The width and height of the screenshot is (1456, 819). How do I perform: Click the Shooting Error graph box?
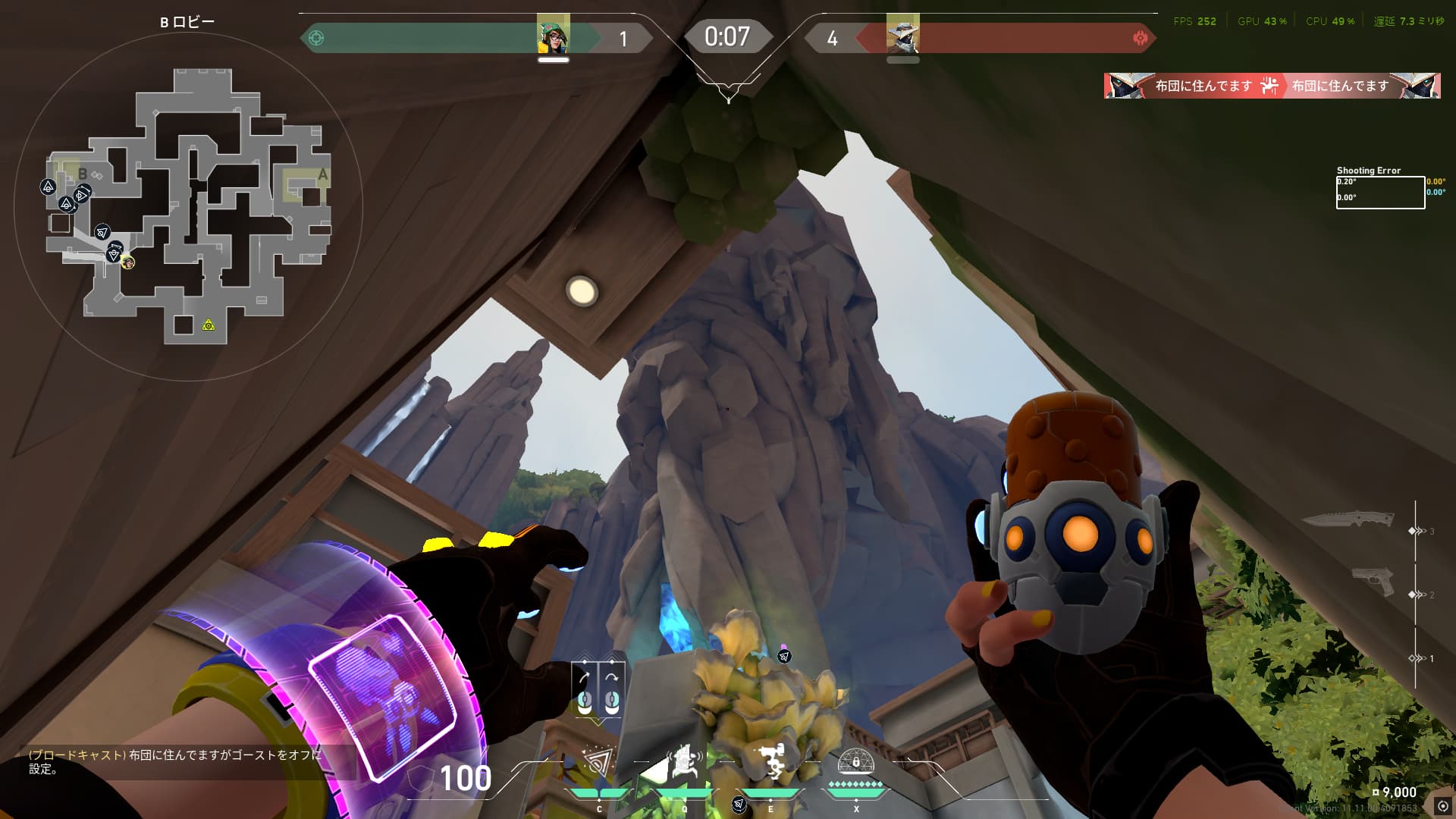[1379, 193]
